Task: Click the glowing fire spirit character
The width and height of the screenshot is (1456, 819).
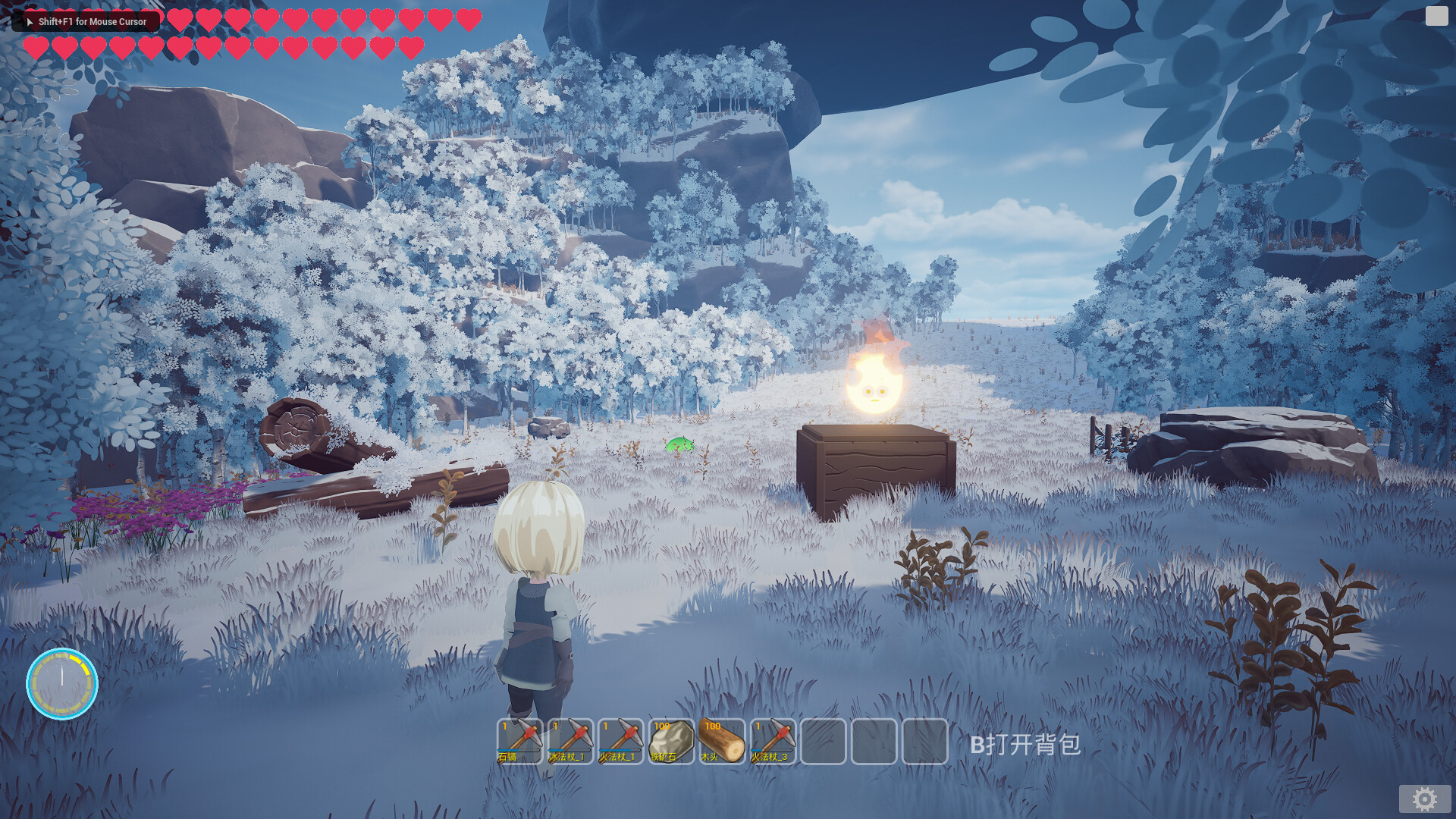Action: (874, 387)
